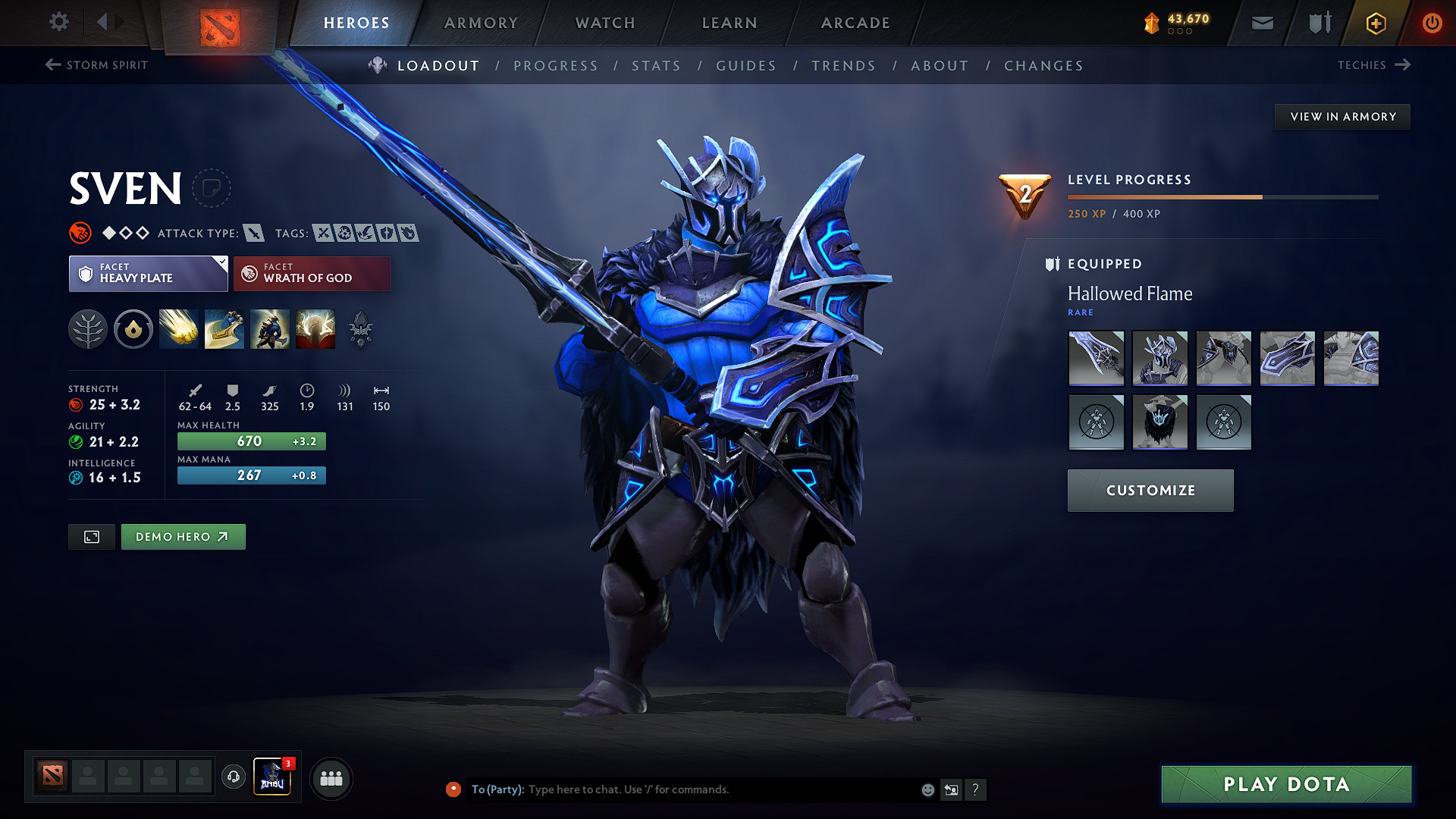Screen dimensions: 1456x819
Task: Open the settings gear icon
Action: tap(58, 22)
